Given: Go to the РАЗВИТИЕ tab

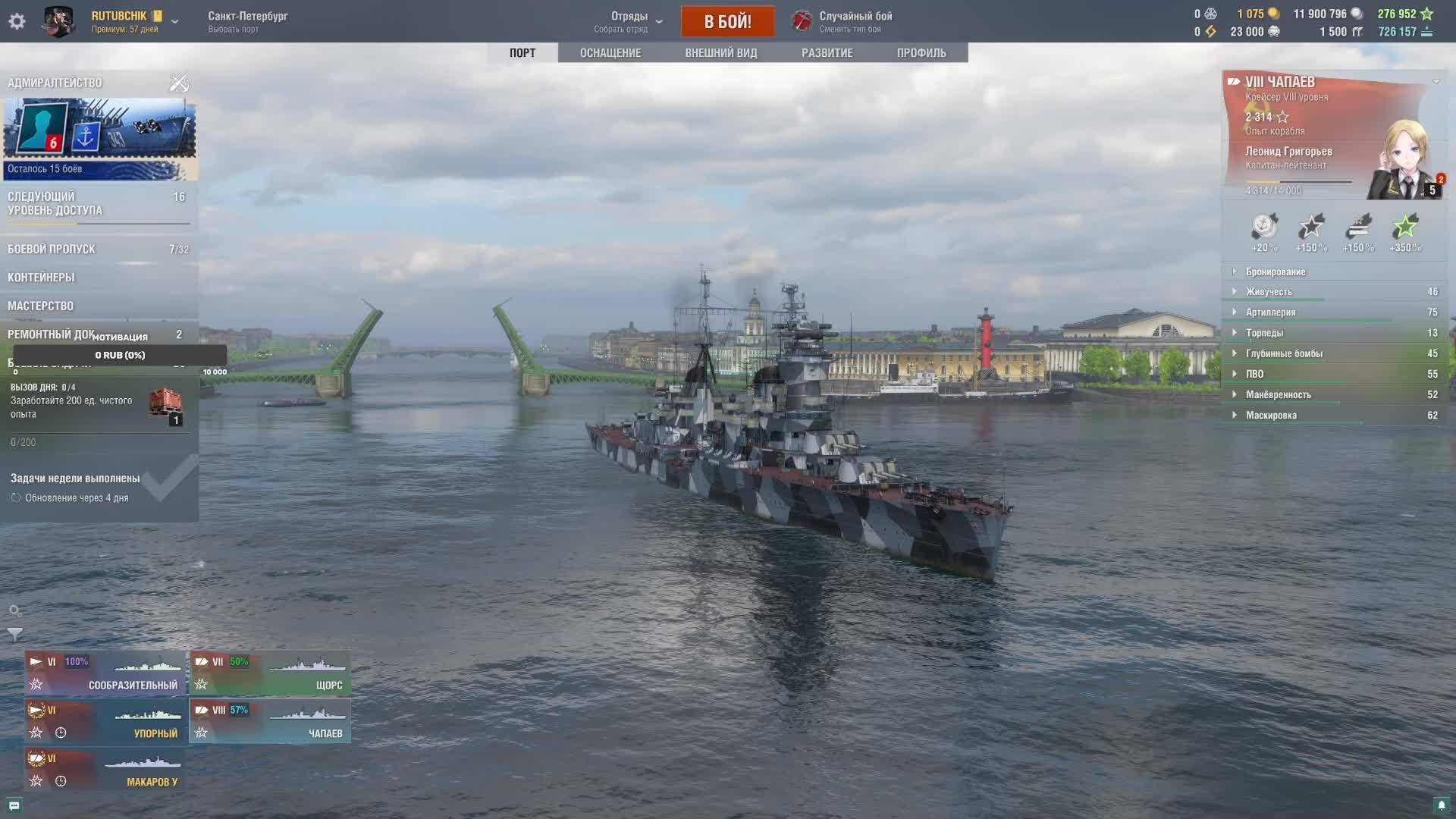Looking at the screenshot, I should 827,53.
